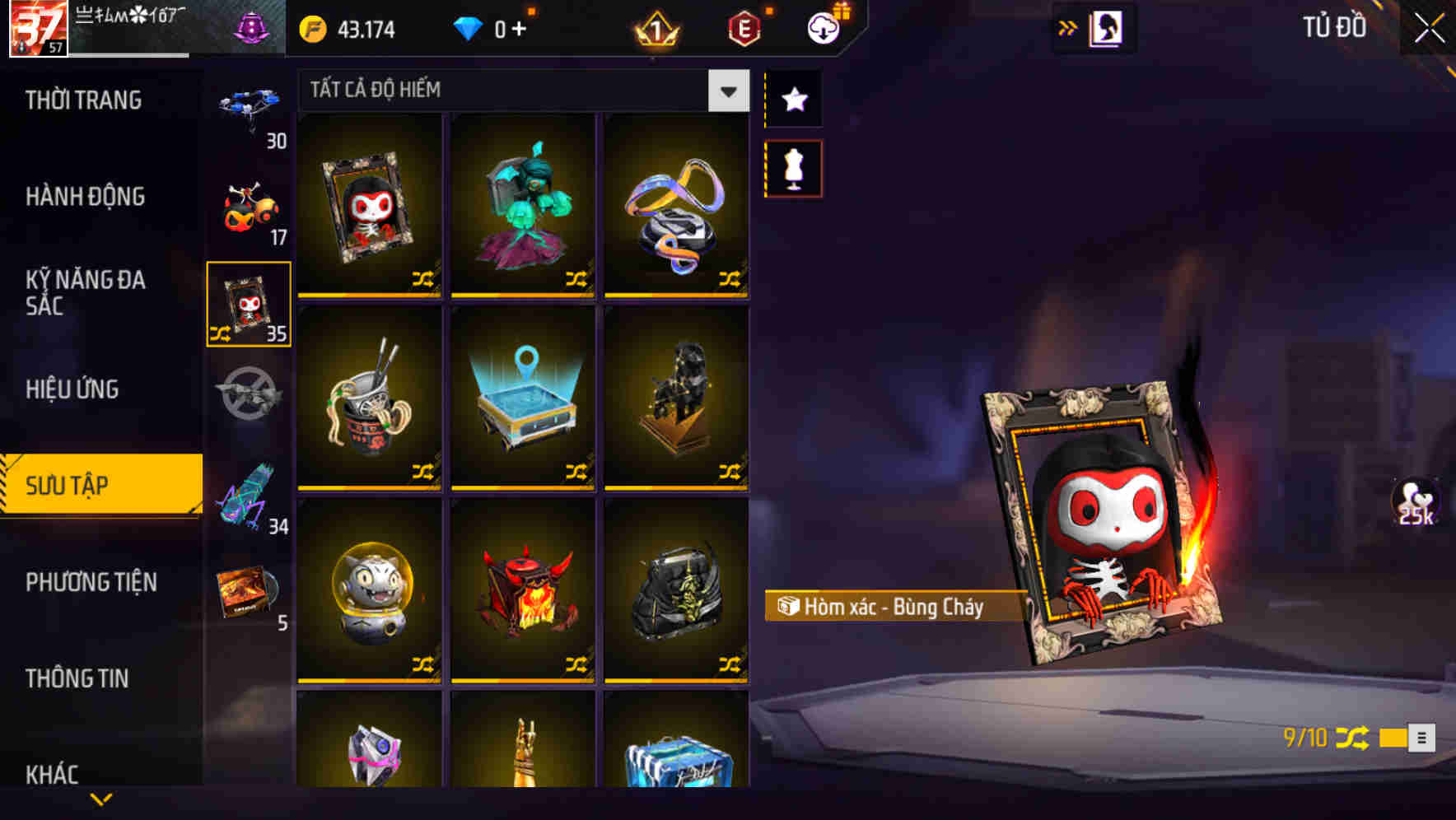Open the insect collectible category with 34 items

click(x=249, y=494)
